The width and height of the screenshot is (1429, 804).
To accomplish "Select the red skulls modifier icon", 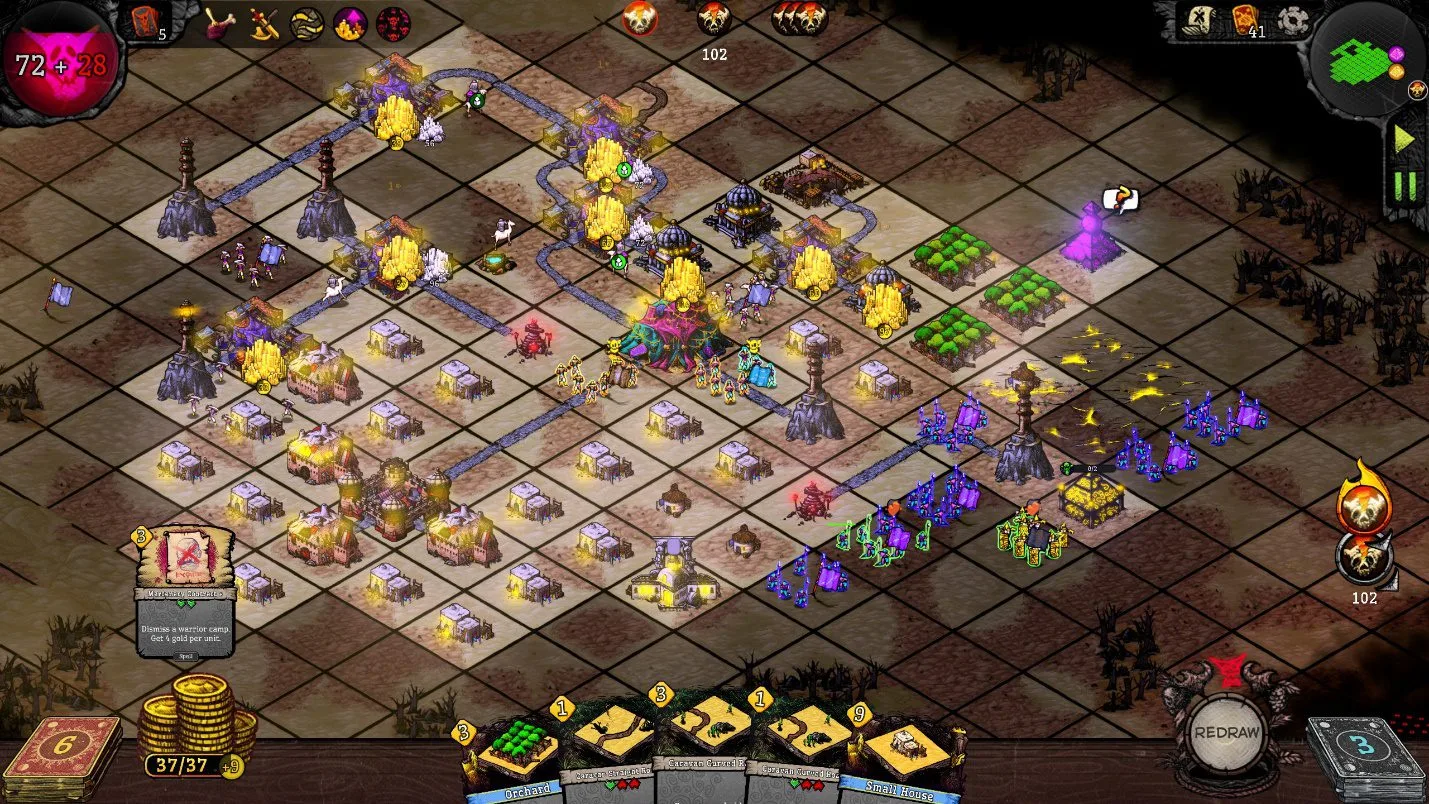I will coord(393,23).
